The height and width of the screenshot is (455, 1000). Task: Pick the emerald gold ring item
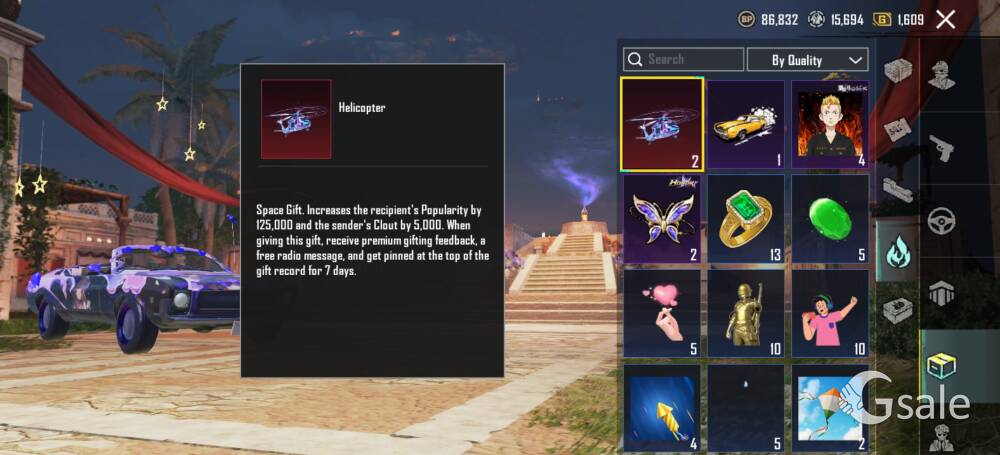[x=746, y=218]
